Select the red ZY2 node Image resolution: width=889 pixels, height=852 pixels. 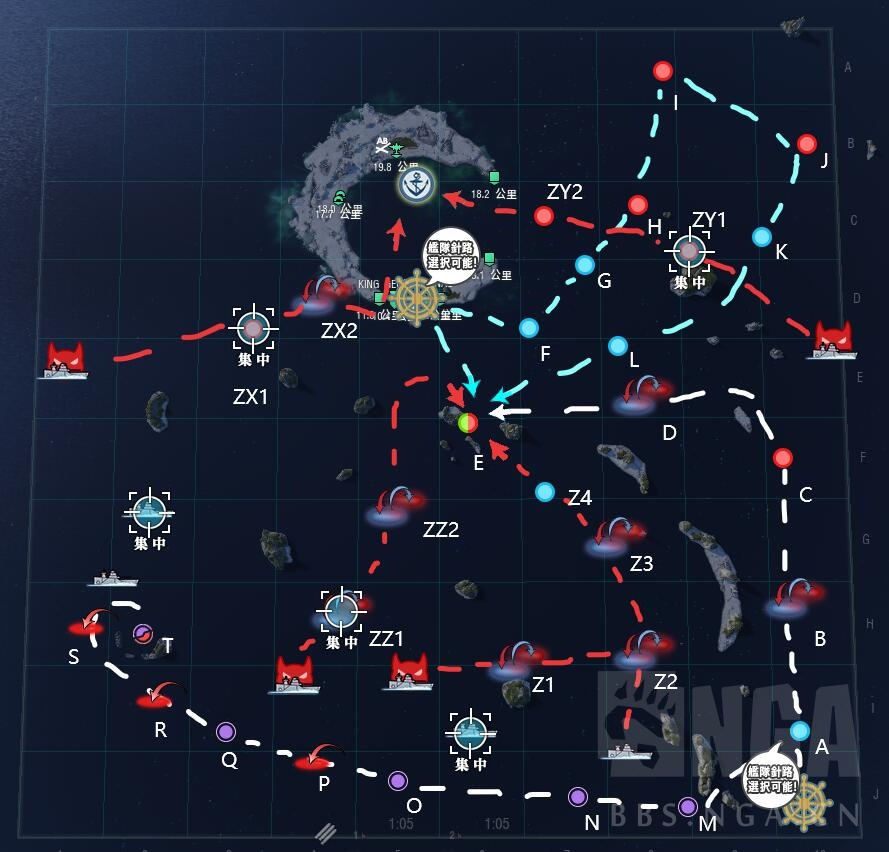(x=544, y=215)
